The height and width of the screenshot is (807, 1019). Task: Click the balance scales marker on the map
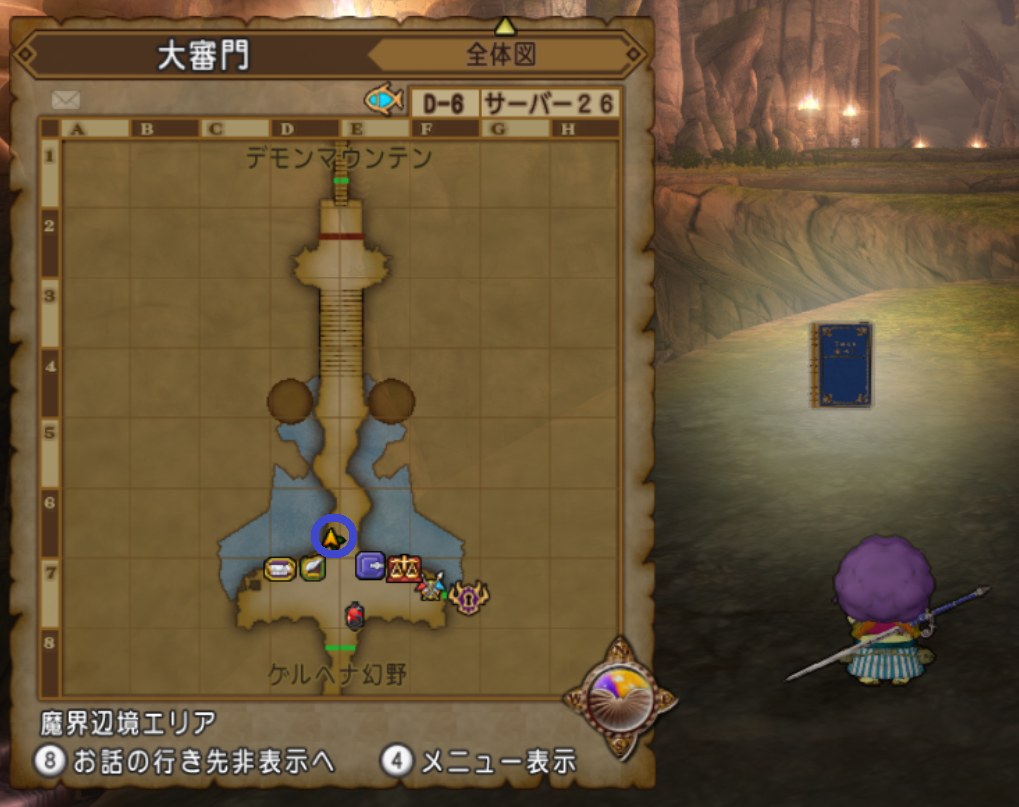(x=404, y=568)
